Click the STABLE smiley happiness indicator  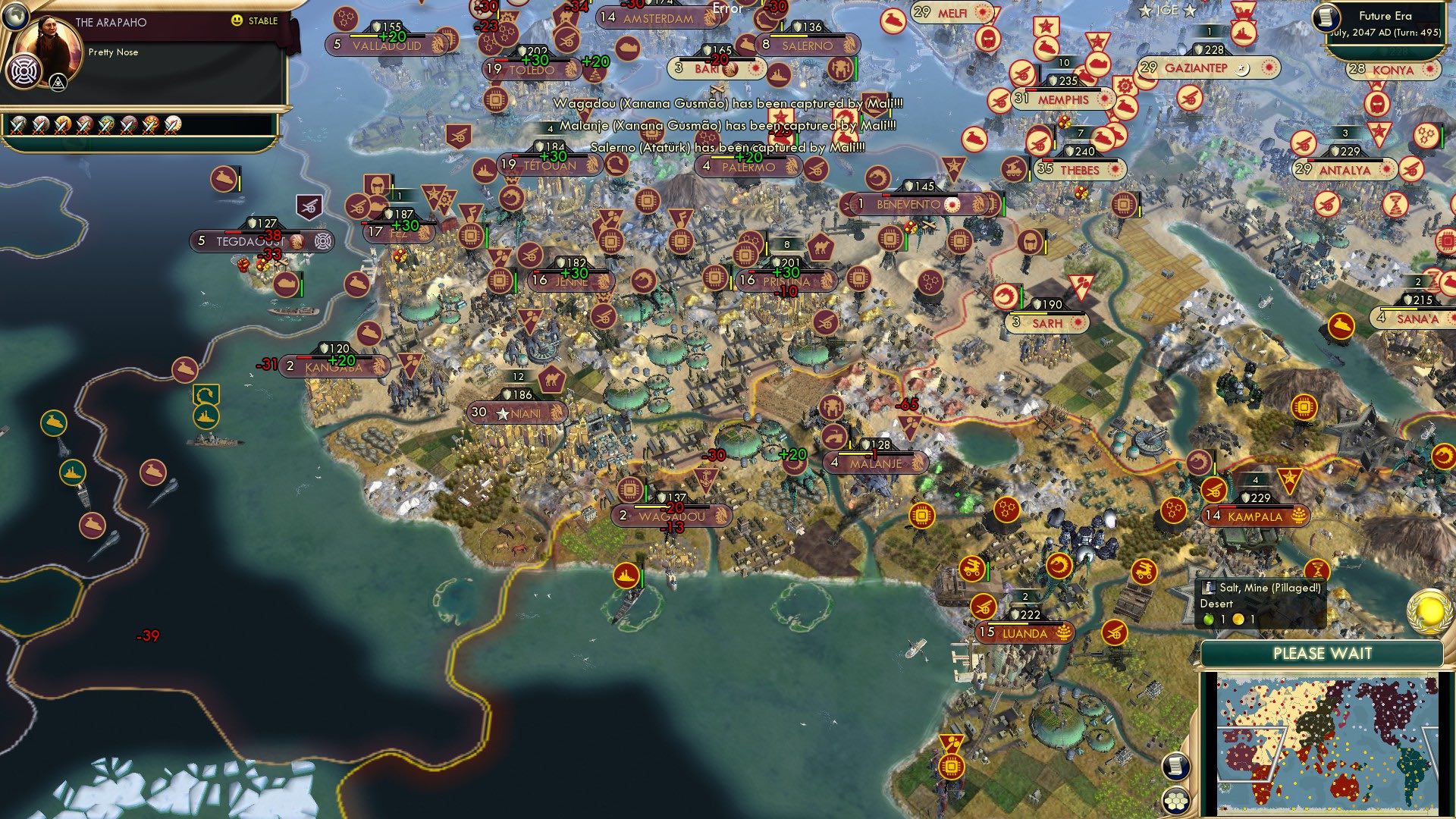237,21
